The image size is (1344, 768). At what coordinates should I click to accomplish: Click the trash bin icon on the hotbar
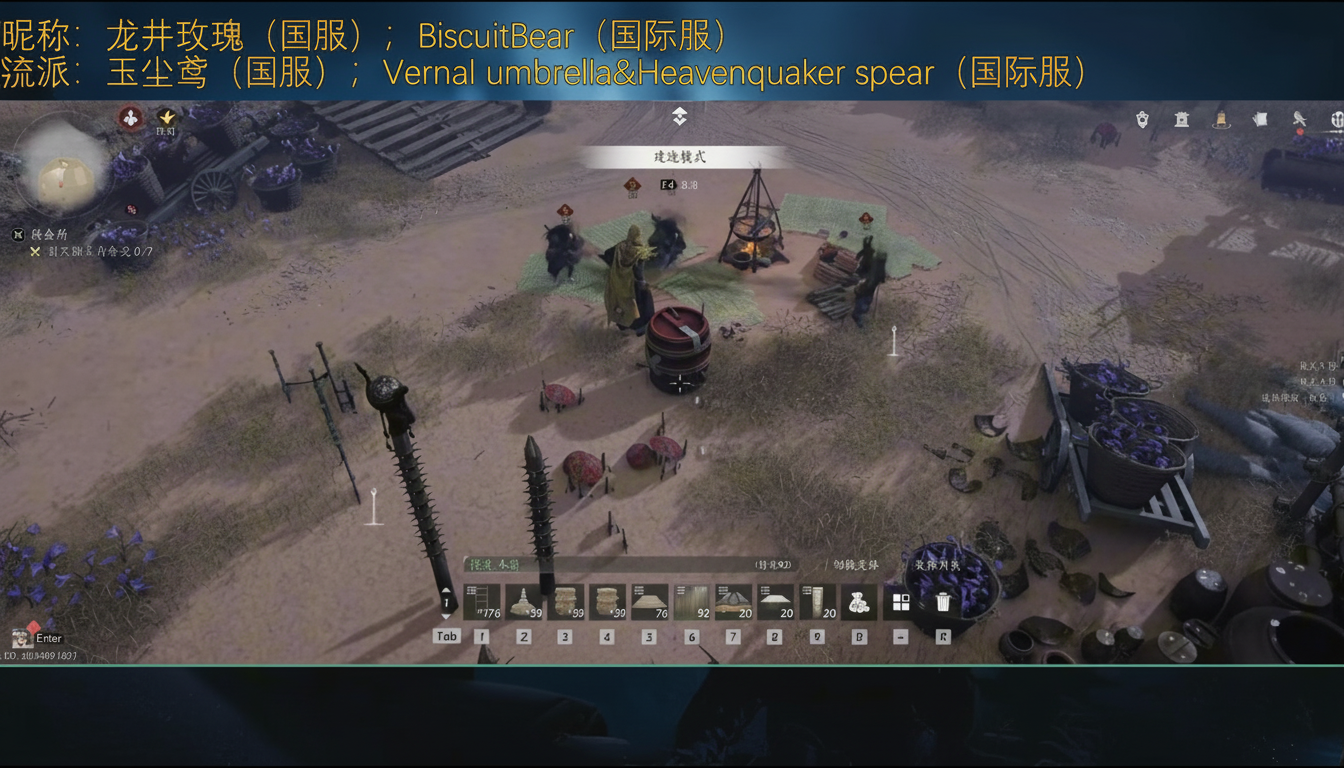pyautogui.click(x=939, y=600)
